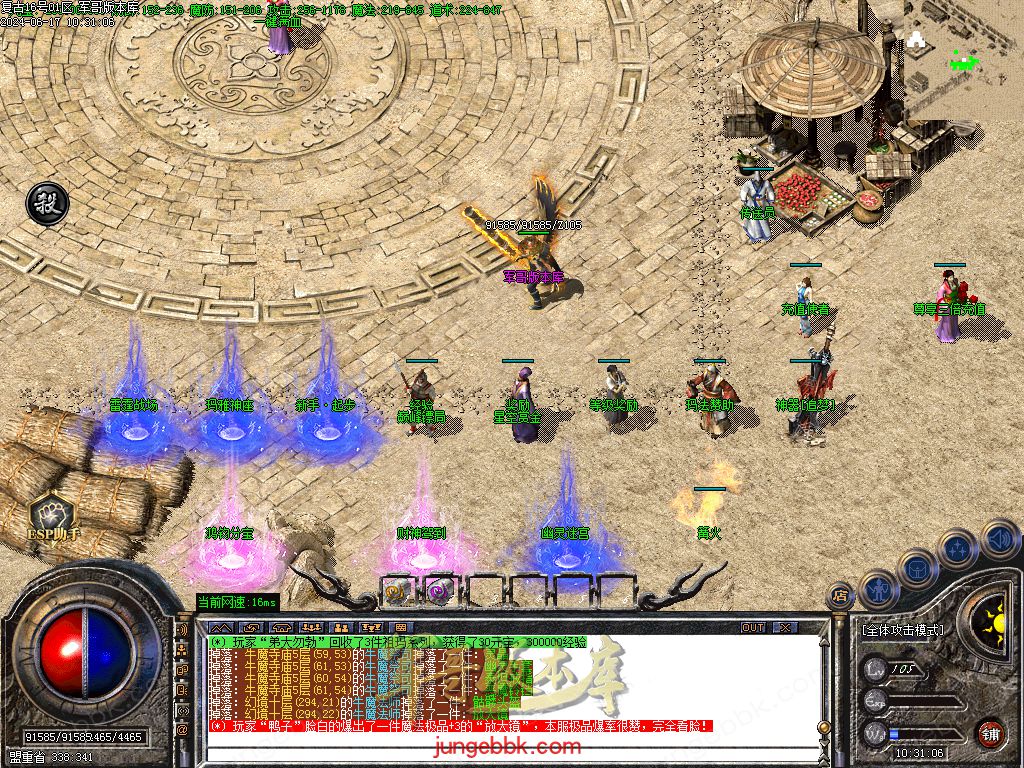The image size is (1024, 768).
Task: Toggle the guild chat hierarchy icon
Action: 182,651
